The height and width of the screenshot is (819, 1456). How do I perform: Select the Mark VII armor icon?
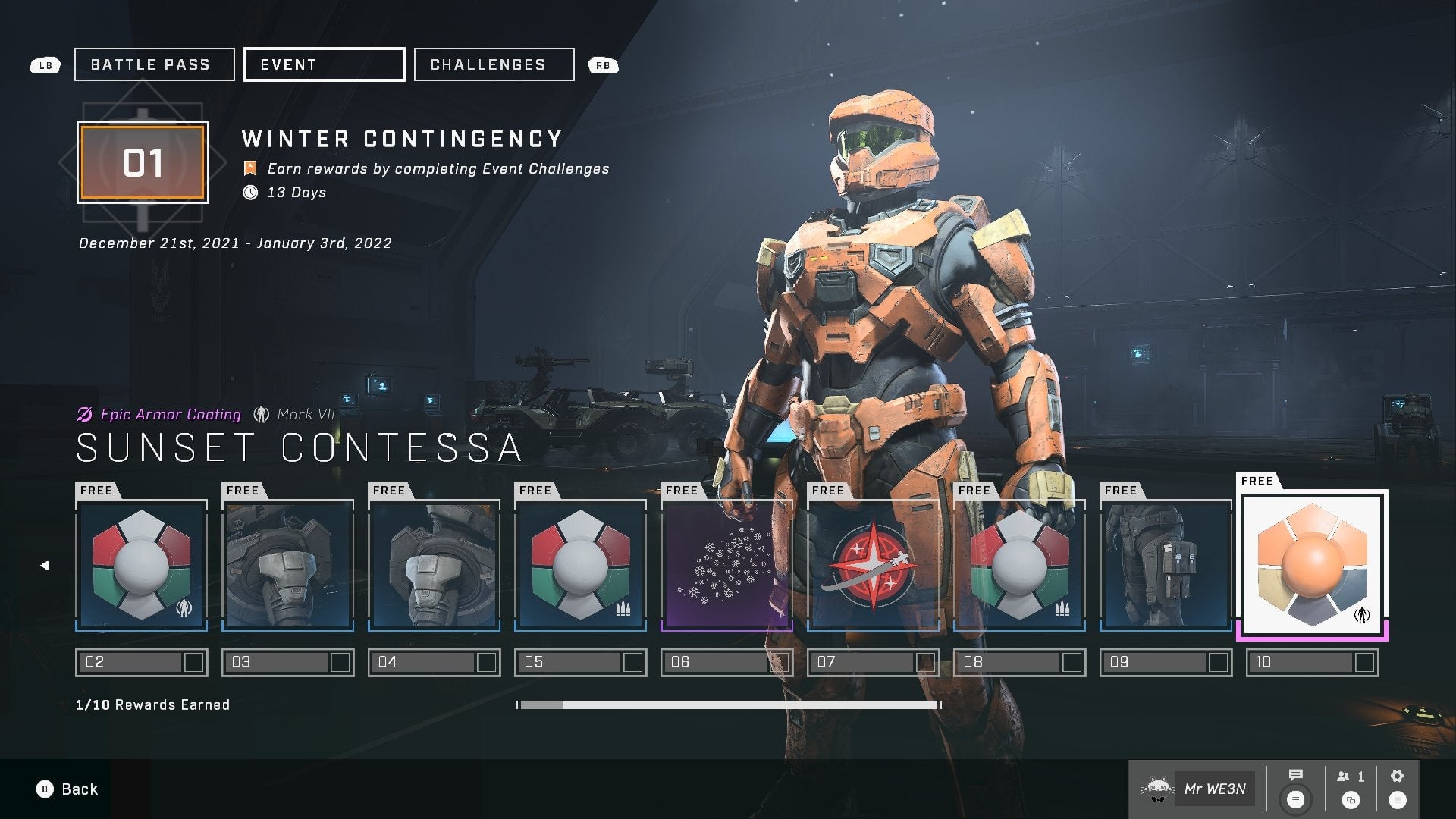261,414
